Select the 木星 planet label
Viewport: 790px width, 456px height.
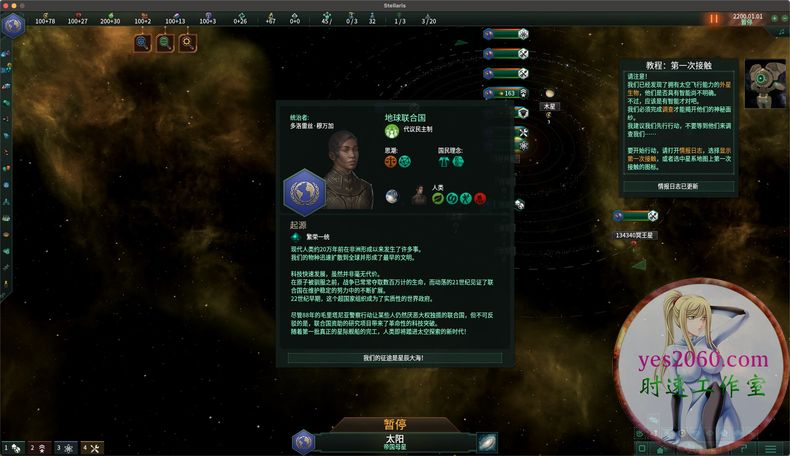tap(549, 105)
